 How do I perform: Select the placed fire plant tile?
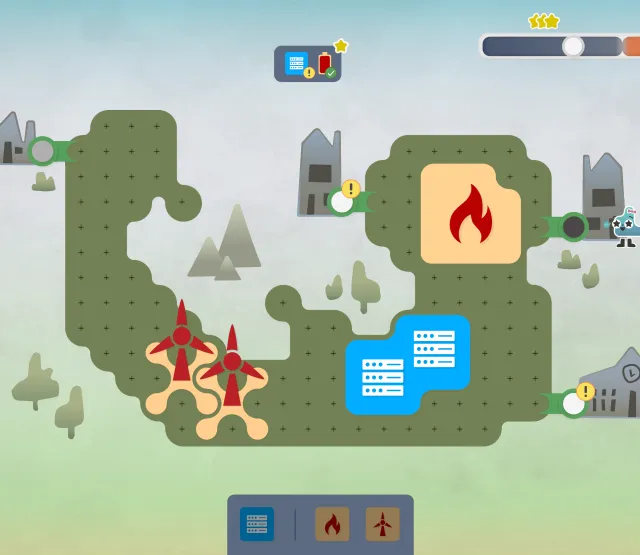(x=471, y=214)
